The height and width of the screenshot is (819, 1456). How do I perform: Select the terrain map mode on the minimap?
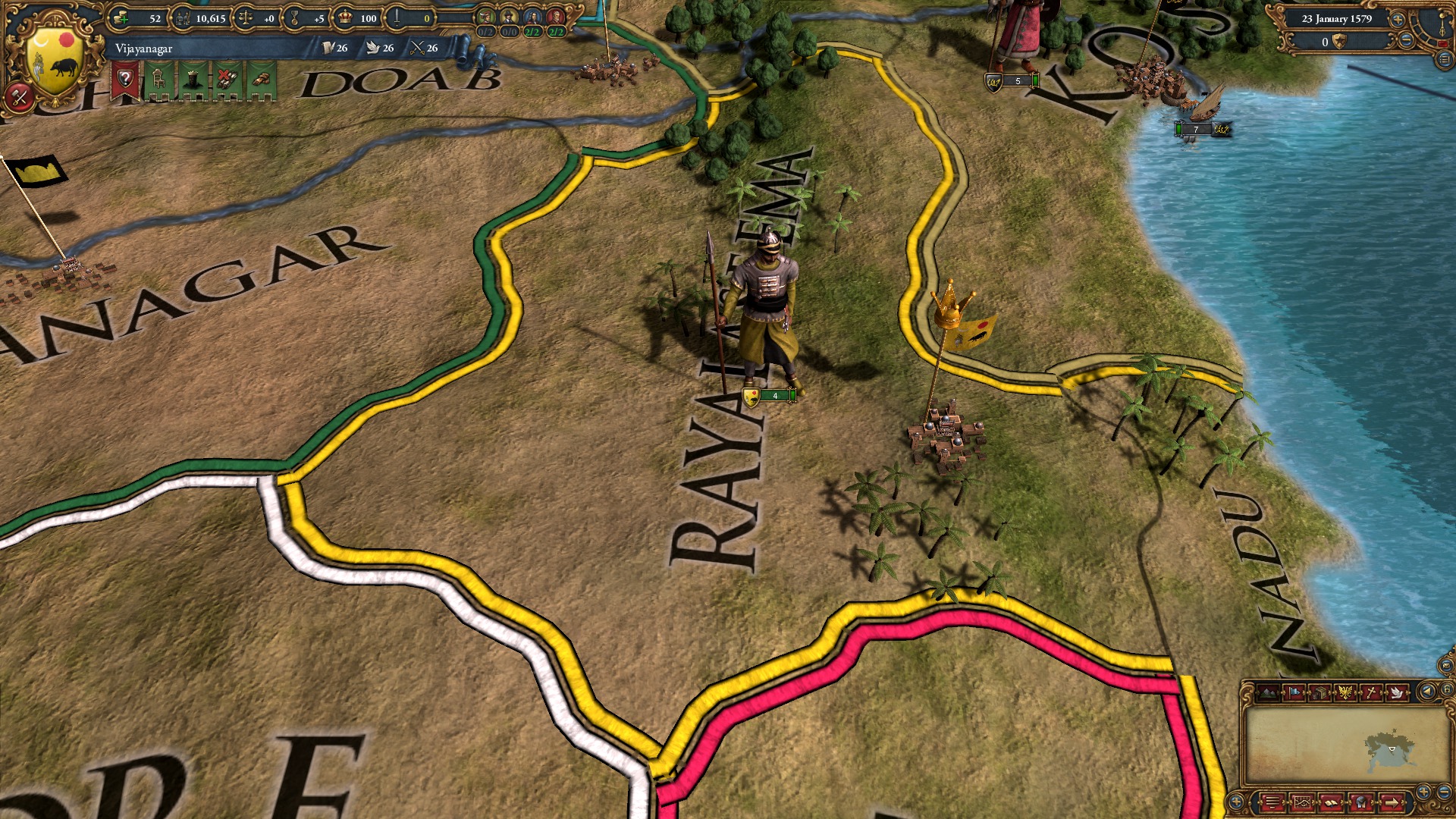(x=1268, y=692)
